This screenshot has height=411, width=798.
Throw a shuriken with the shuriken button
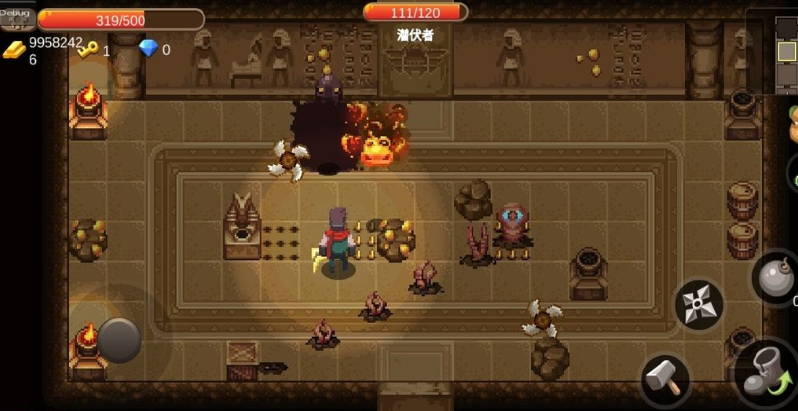[699, 304]
